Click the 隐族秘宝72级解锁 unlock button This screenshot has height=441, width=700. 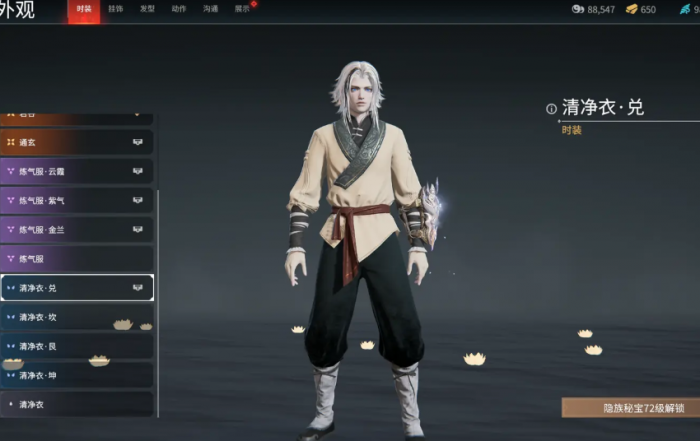[630, 408]
